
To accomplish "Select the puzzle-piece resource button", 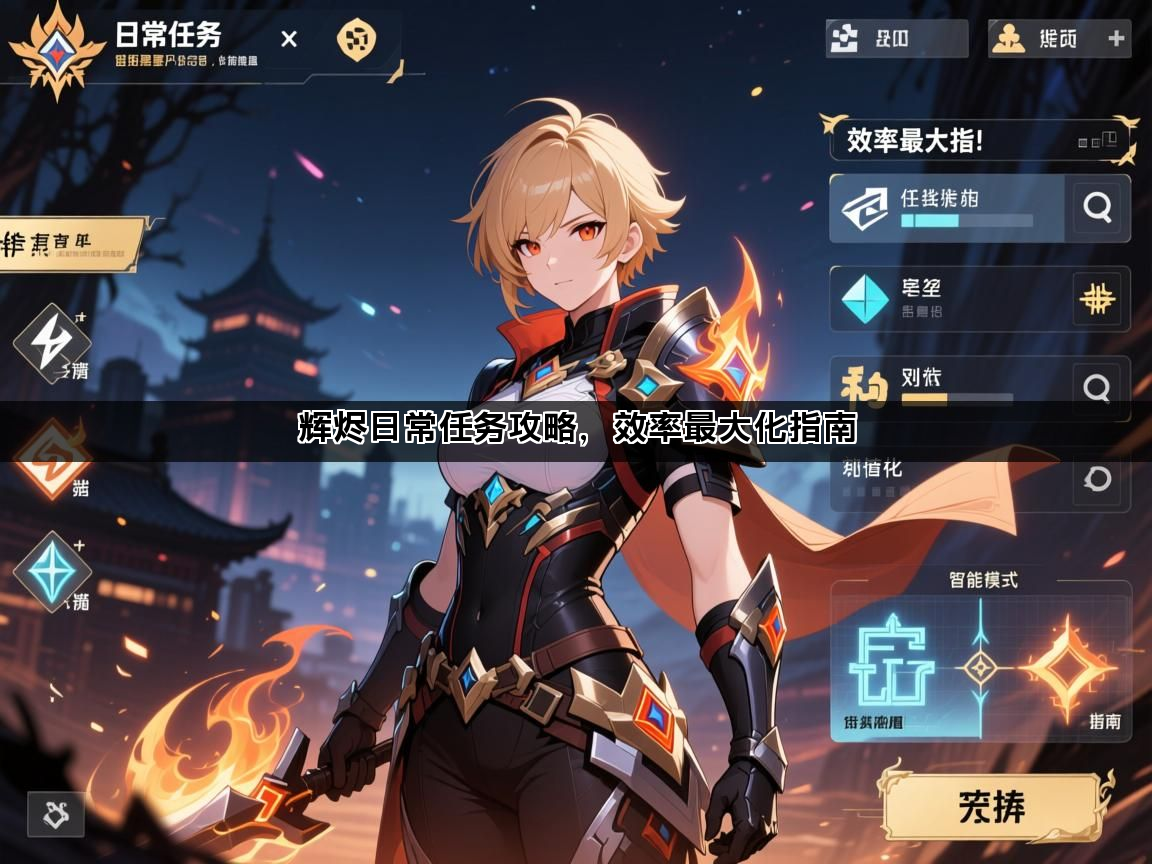I will point(896,39).
